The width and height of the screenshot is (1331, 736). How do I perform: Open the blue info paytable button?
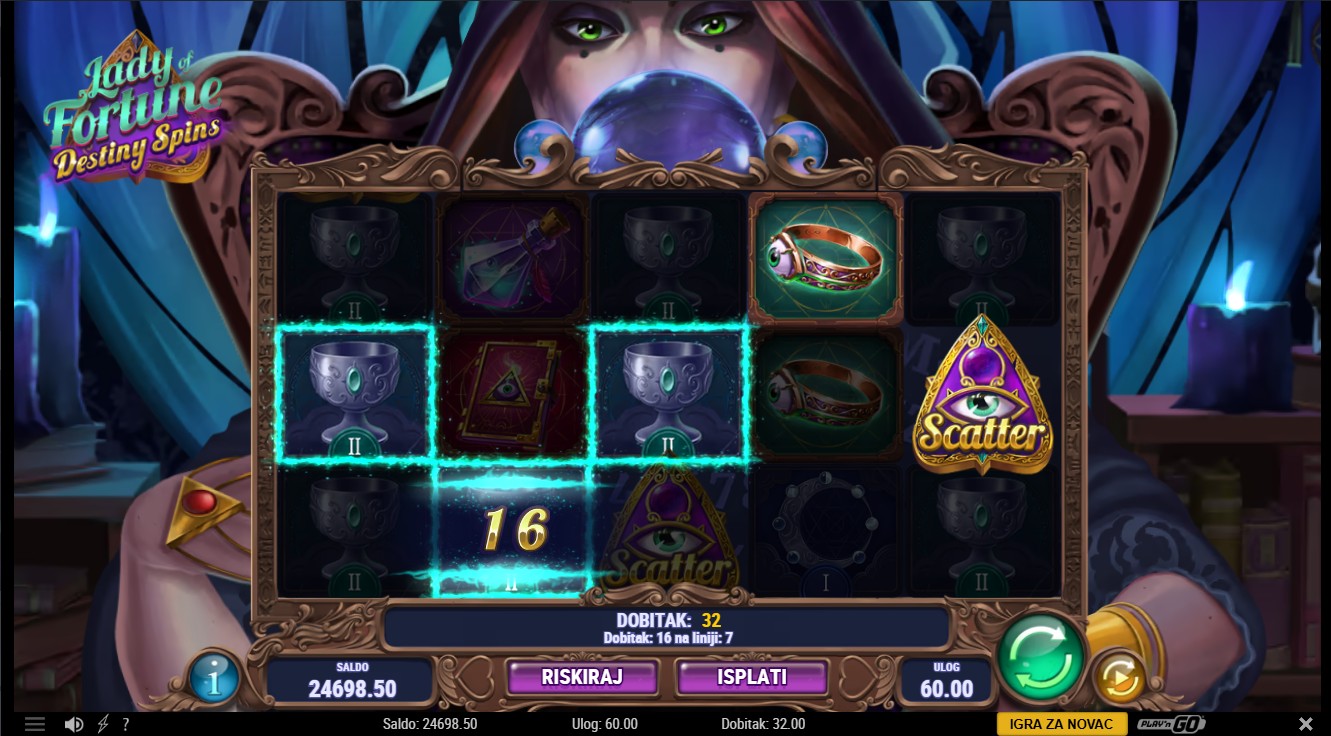pos(214,679)
